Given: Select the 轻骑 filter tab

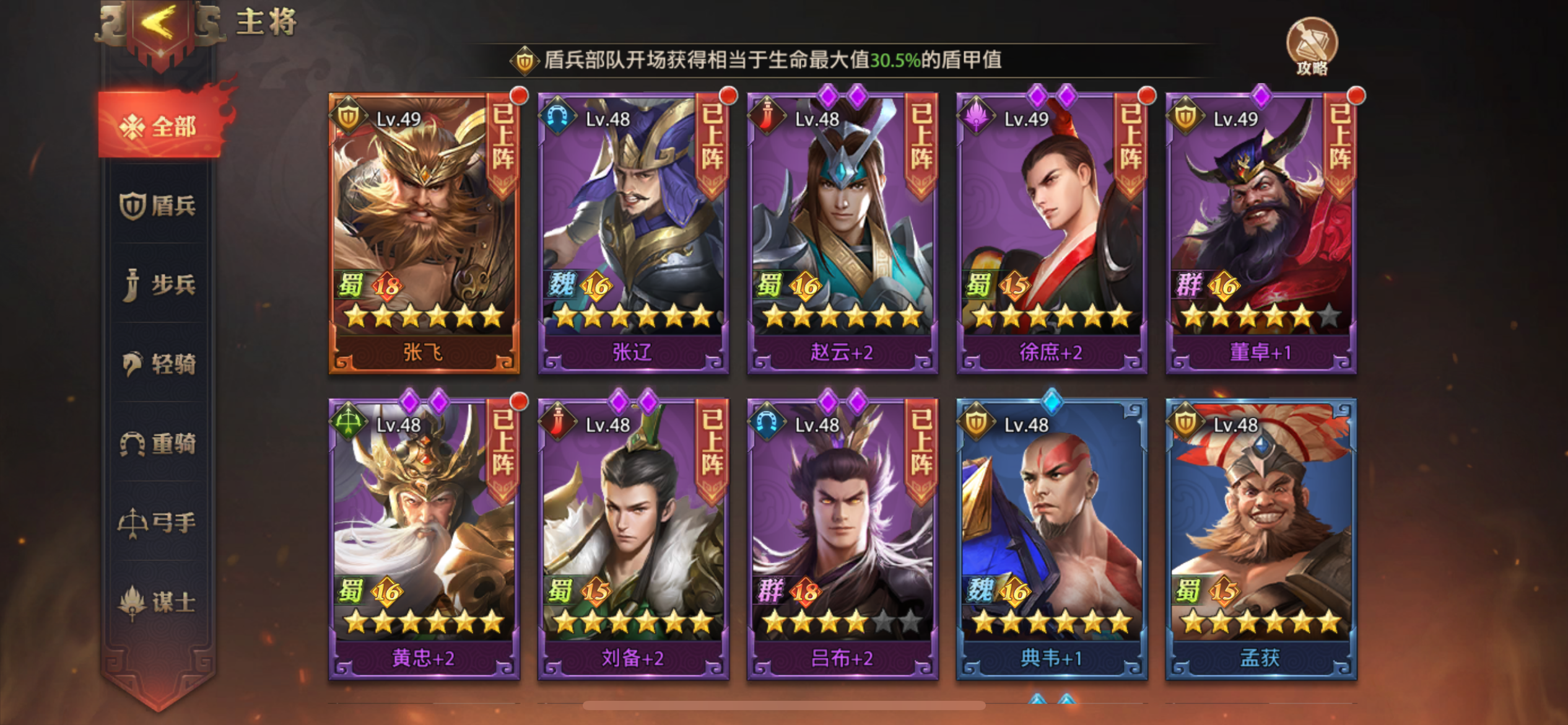Looking at the screenshot, I should click(x=159, y=364).
